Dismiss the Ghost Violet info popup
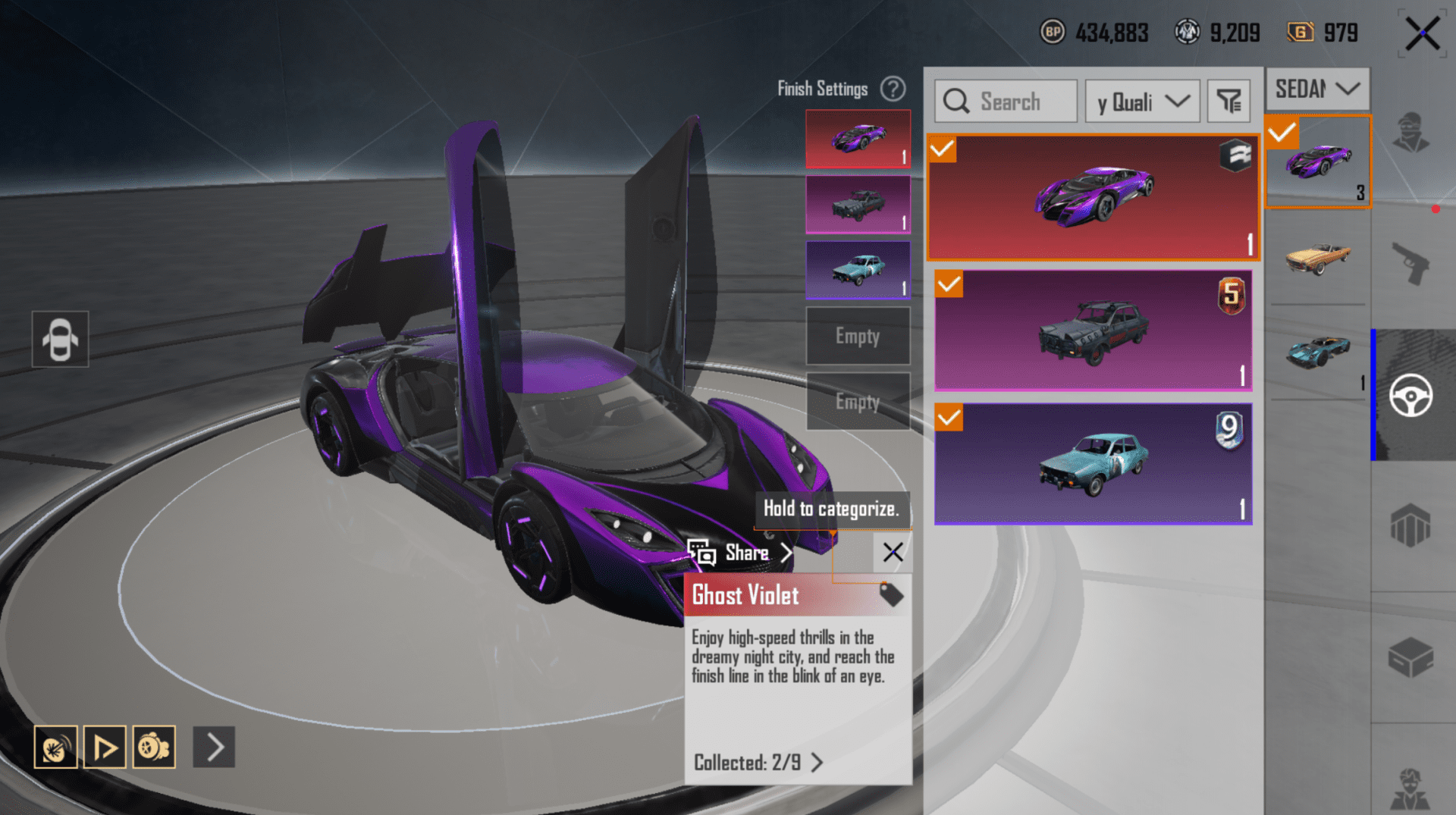Image resolution: width=1456 pixels, height=815 pixels. [x=893, y=552]
